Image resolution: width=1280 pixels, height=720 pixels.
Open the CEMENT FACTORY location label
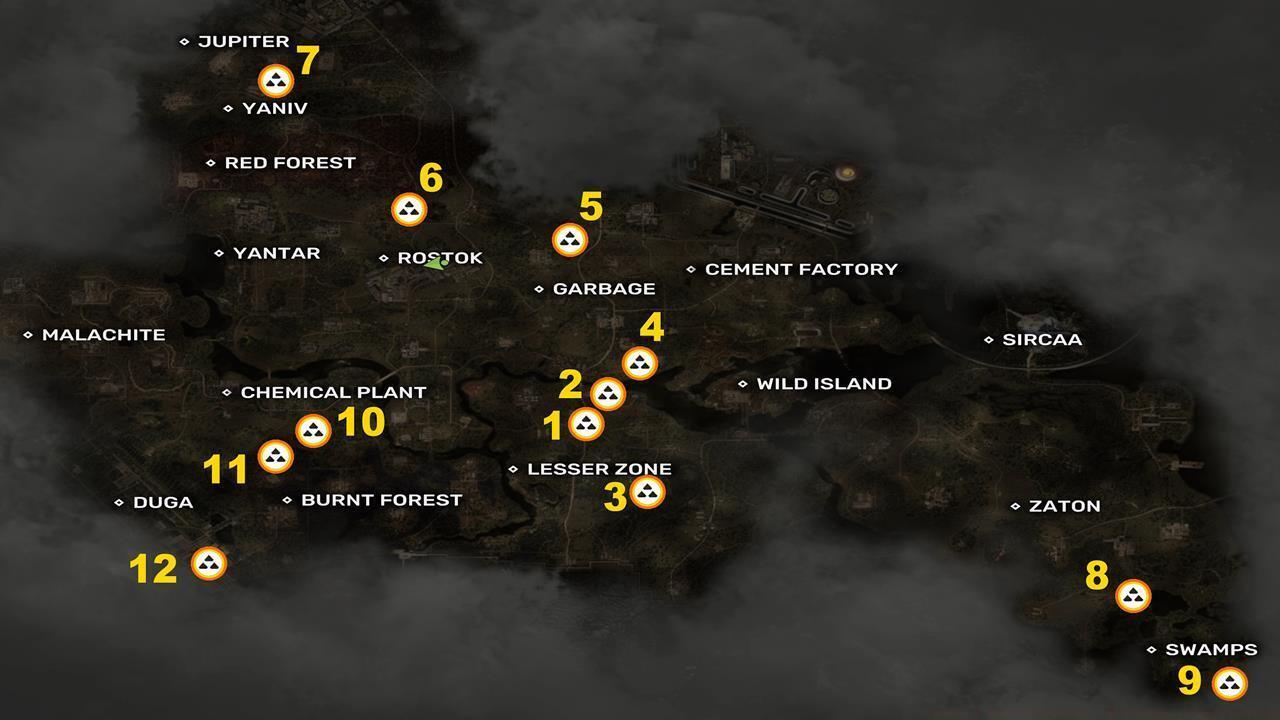pyautogui.click(x=800, y=268)
